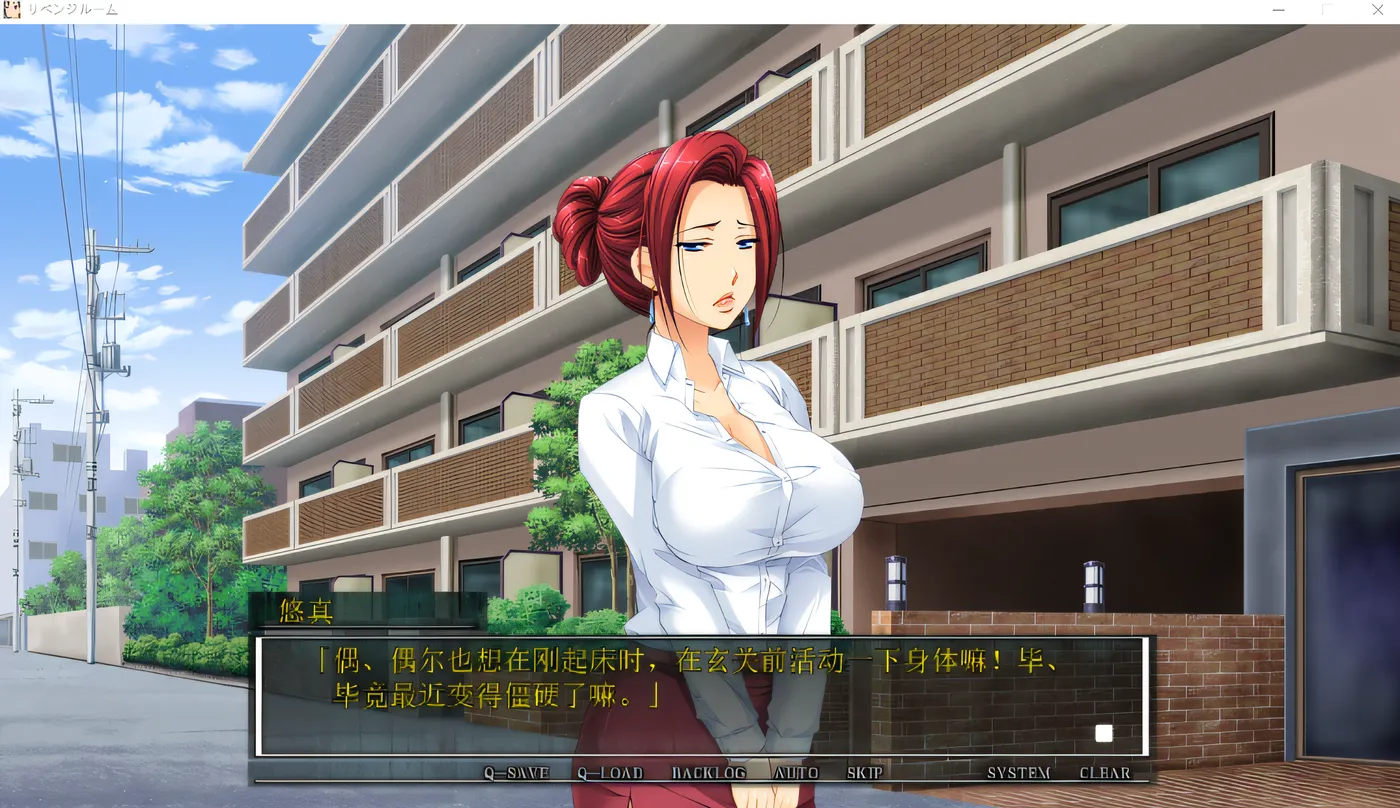
Task: Click the white square to advance dialogue
Action: tap(1104, 733)
